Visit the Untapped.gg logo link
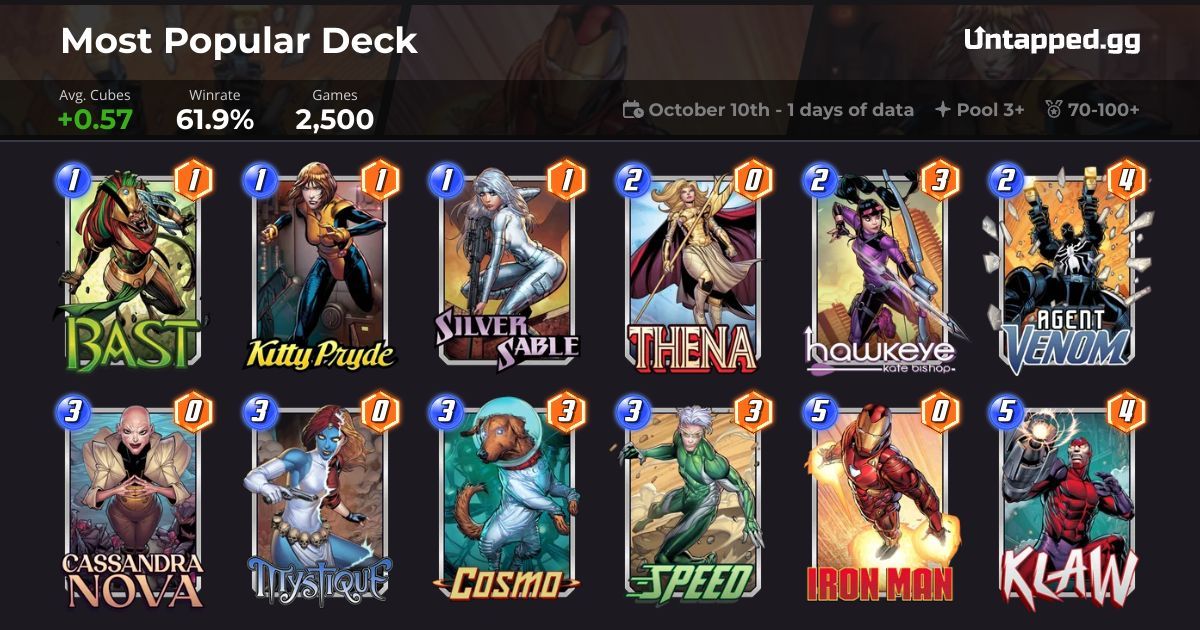 click(1052, 40)
